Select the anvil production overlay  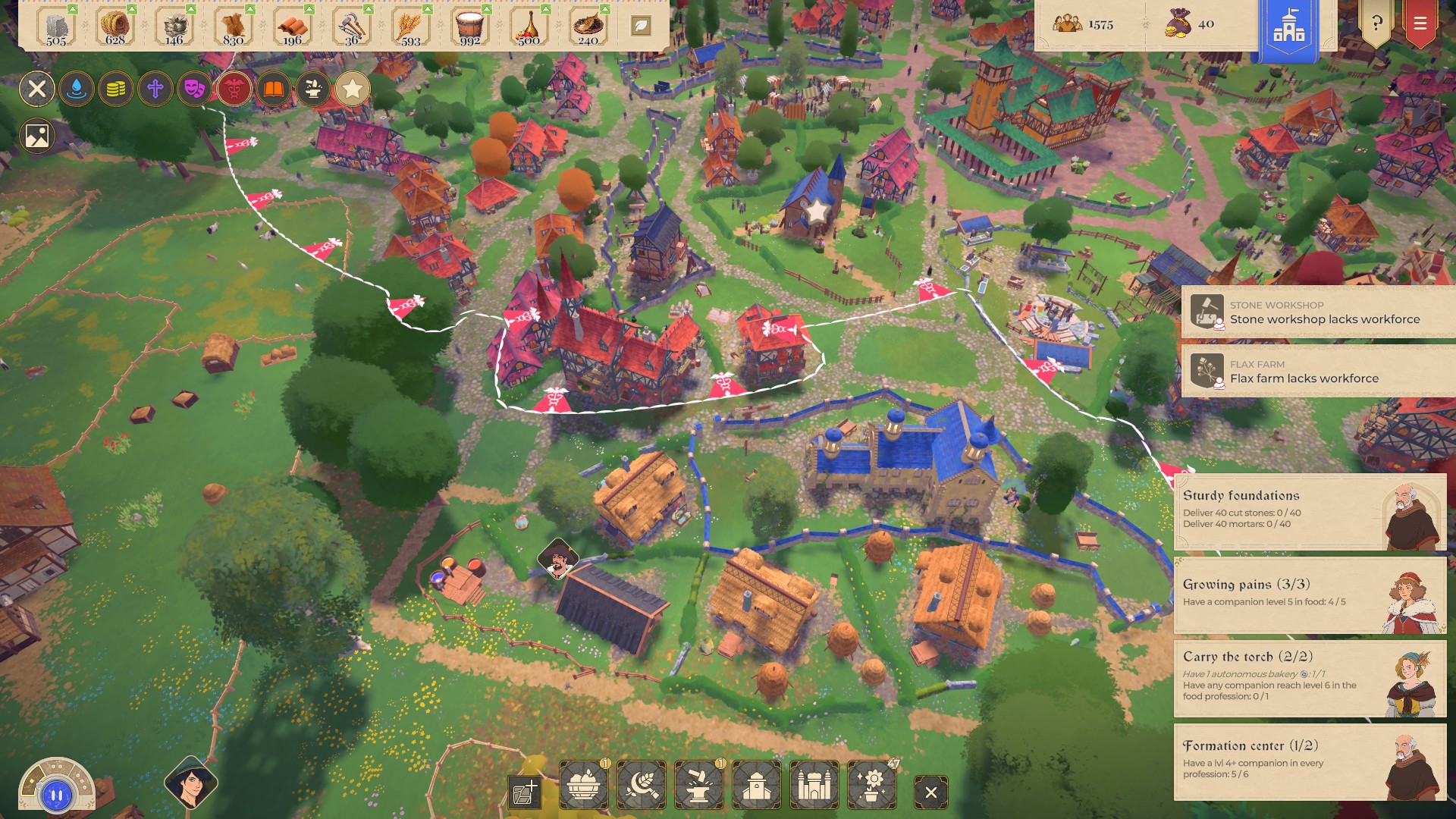[x=312, y=89]
